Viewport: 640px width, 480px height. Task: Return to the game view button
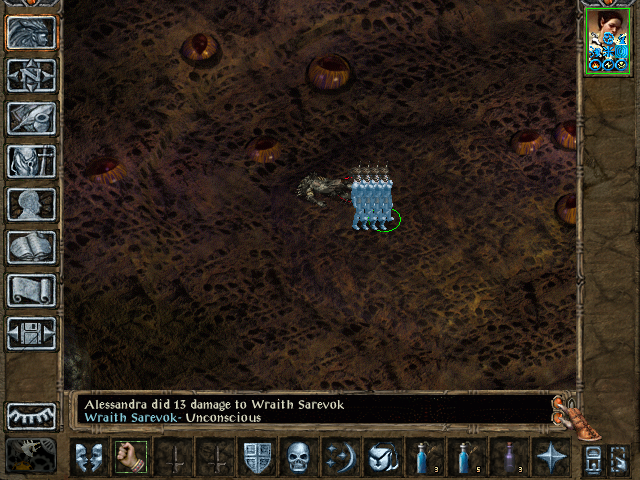[x=31, y=32]
